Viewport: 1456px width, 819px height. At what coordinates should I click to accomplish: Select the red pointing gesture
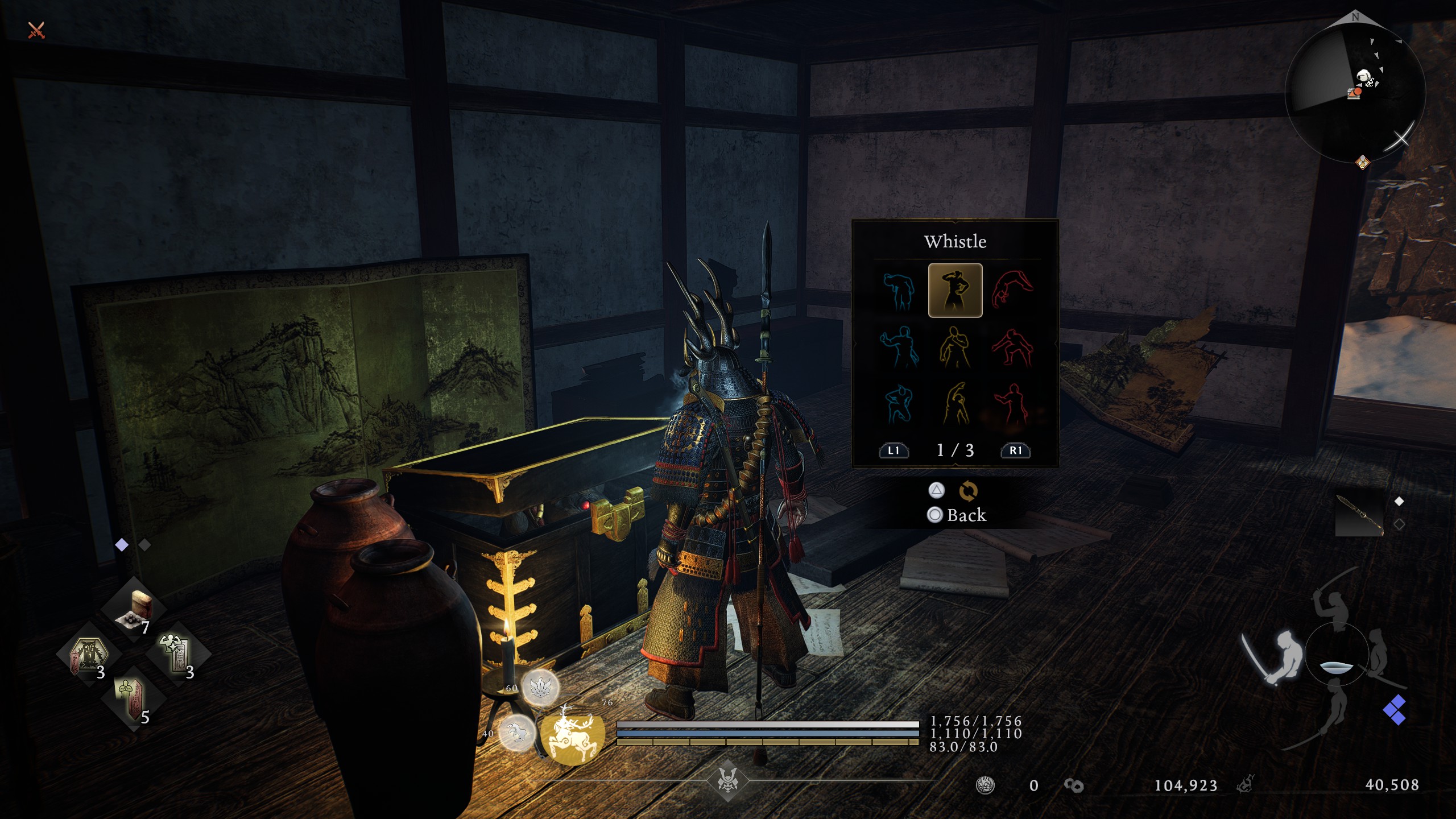tap(1011, 404)
